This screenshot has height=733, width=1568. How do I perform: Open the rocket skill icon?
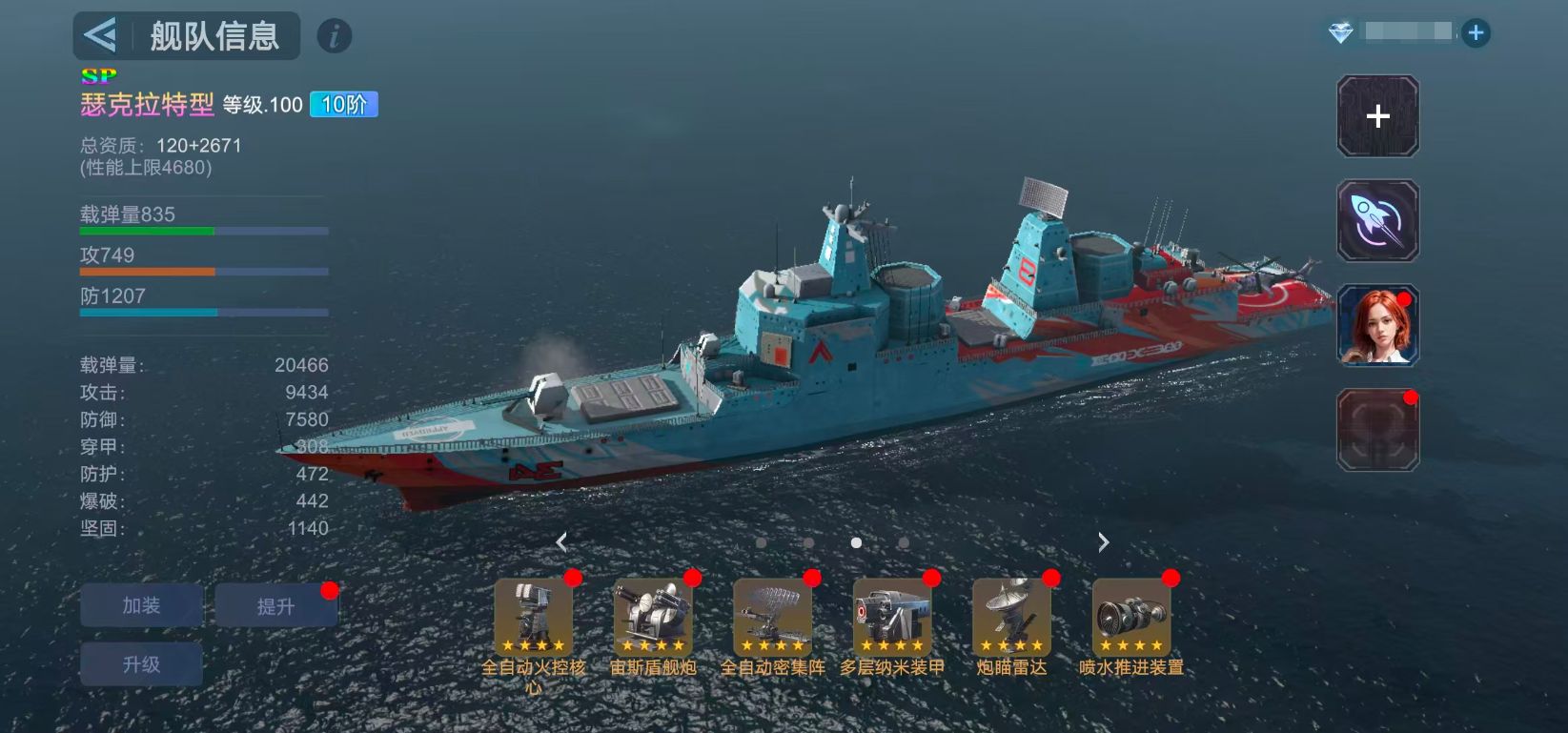(1377, 221)
